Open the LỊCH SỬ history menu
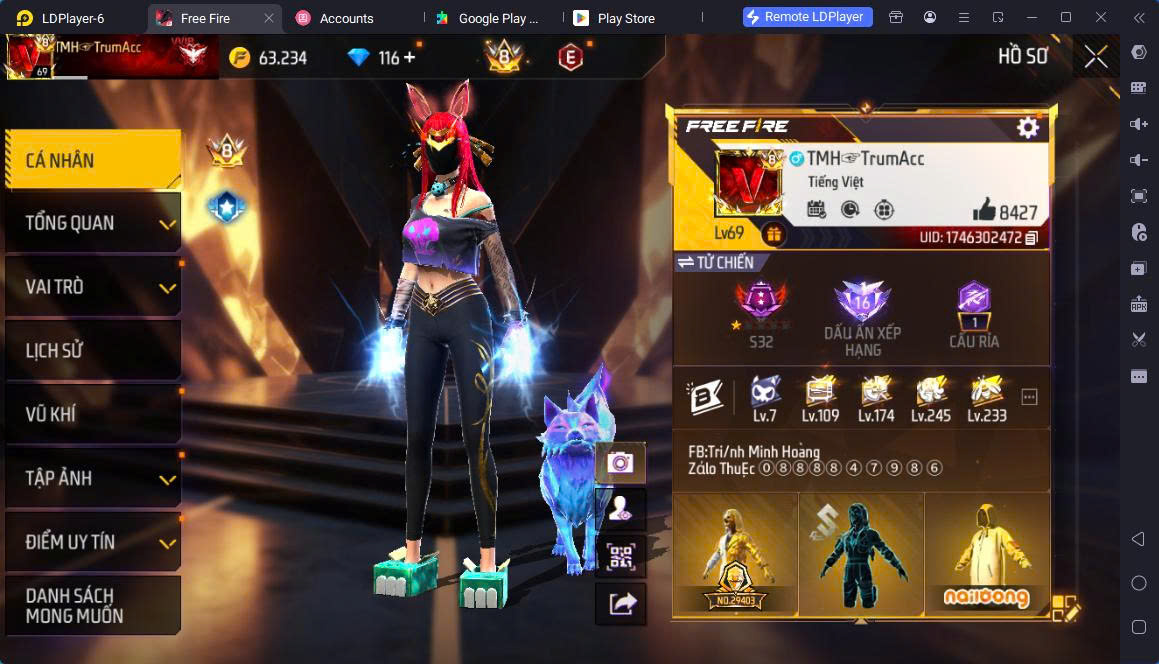This screenshot has width=1159, height=664. coord(92,351)
